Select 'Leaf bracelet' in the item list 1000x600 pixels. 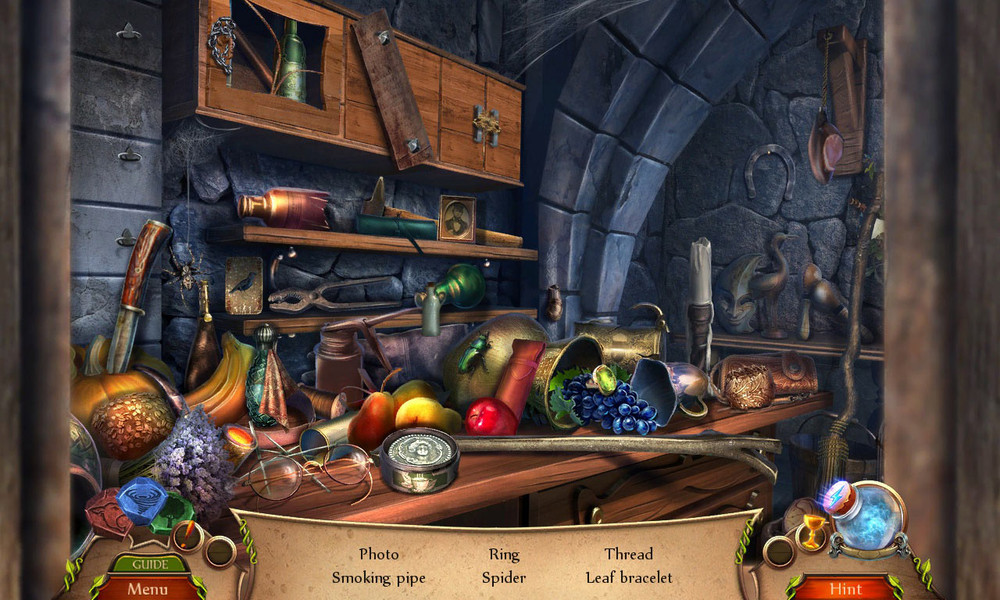(629, 578)
